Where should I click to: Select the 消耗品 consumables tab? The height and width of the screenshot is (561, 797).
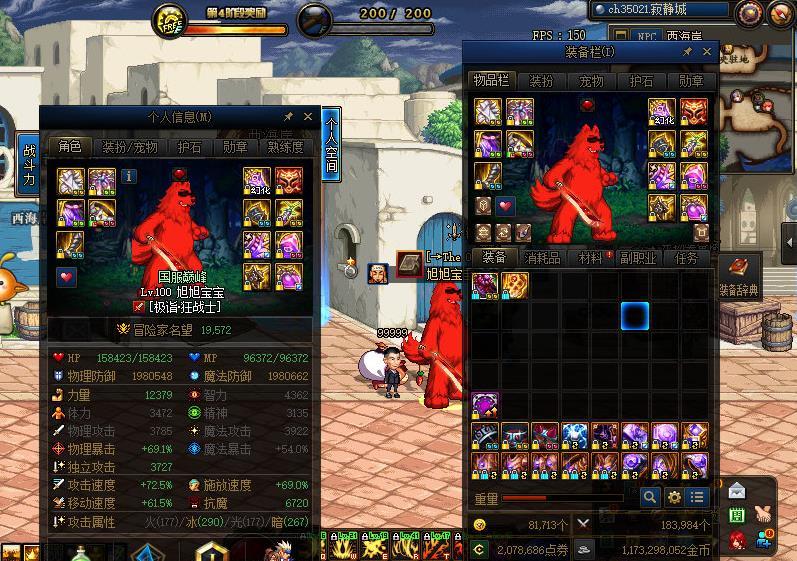(x=541, y=258)
